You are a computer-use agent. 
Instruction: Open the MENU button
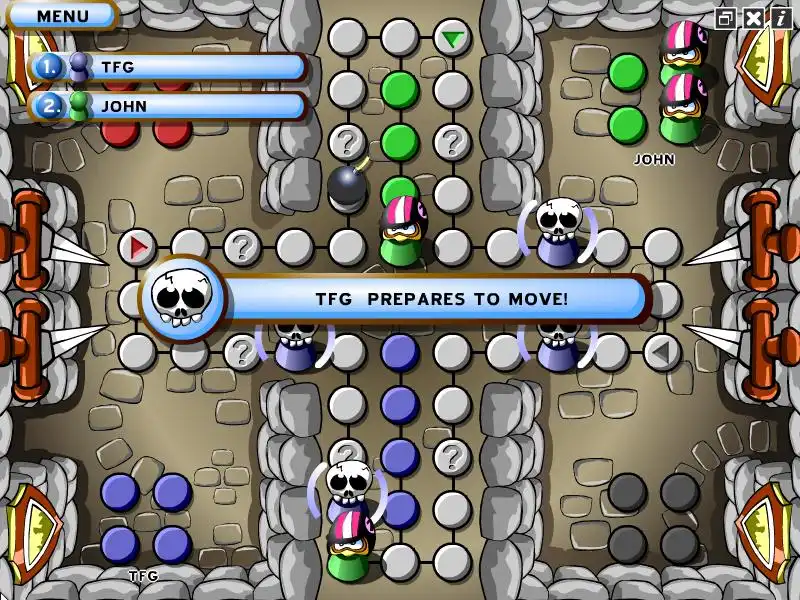(62, 16)
